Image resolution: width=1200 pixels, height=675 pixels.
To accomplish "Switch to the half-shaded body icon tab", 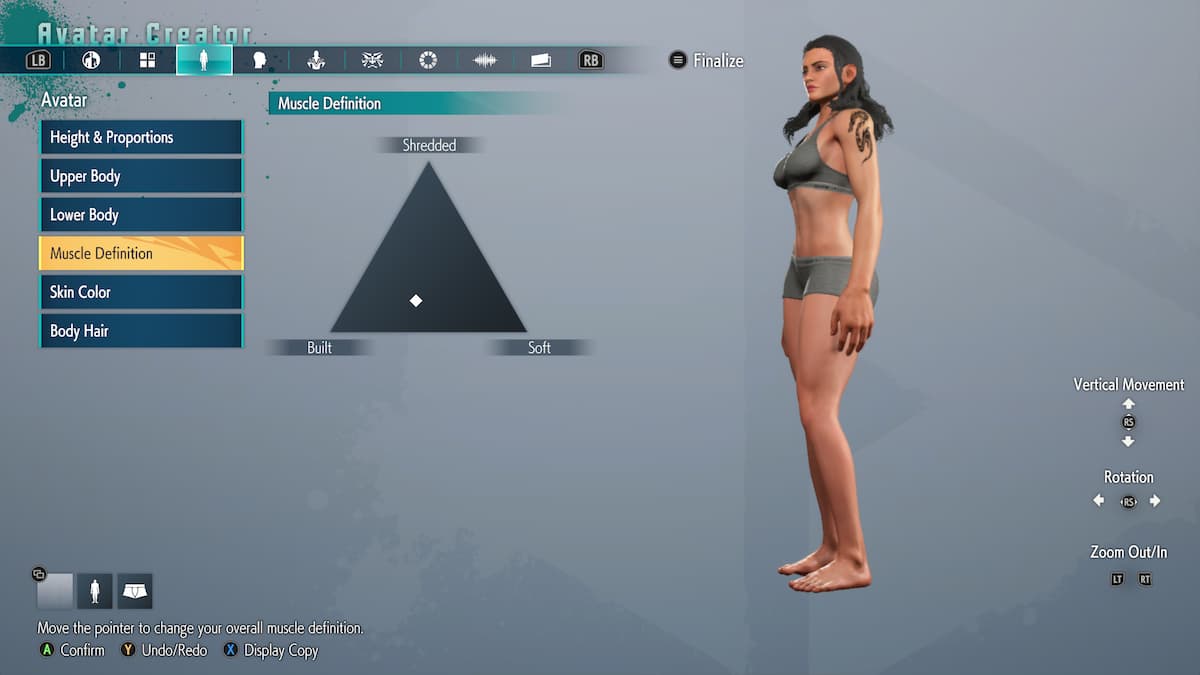I will pos(91,60).
